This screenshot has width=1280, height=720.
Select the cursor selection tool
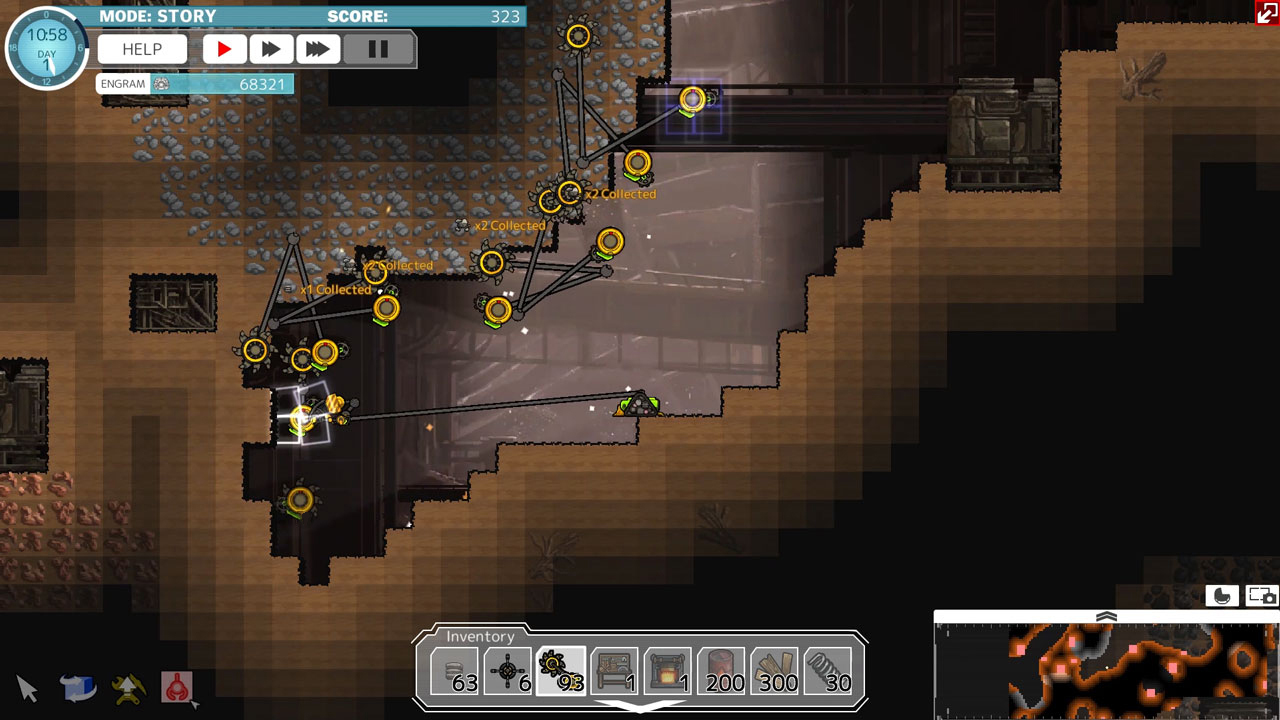27,690
